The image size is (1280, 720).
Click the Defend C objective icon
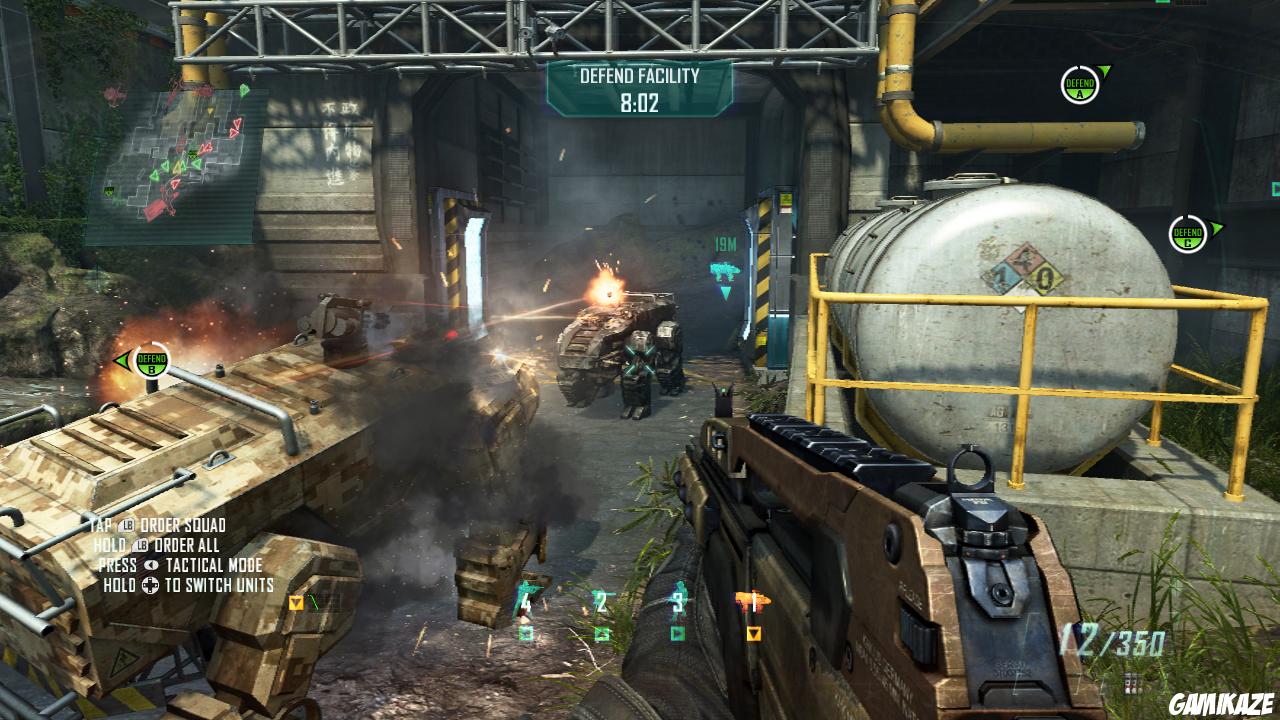pyautogui.click(x=1186, y=232)
